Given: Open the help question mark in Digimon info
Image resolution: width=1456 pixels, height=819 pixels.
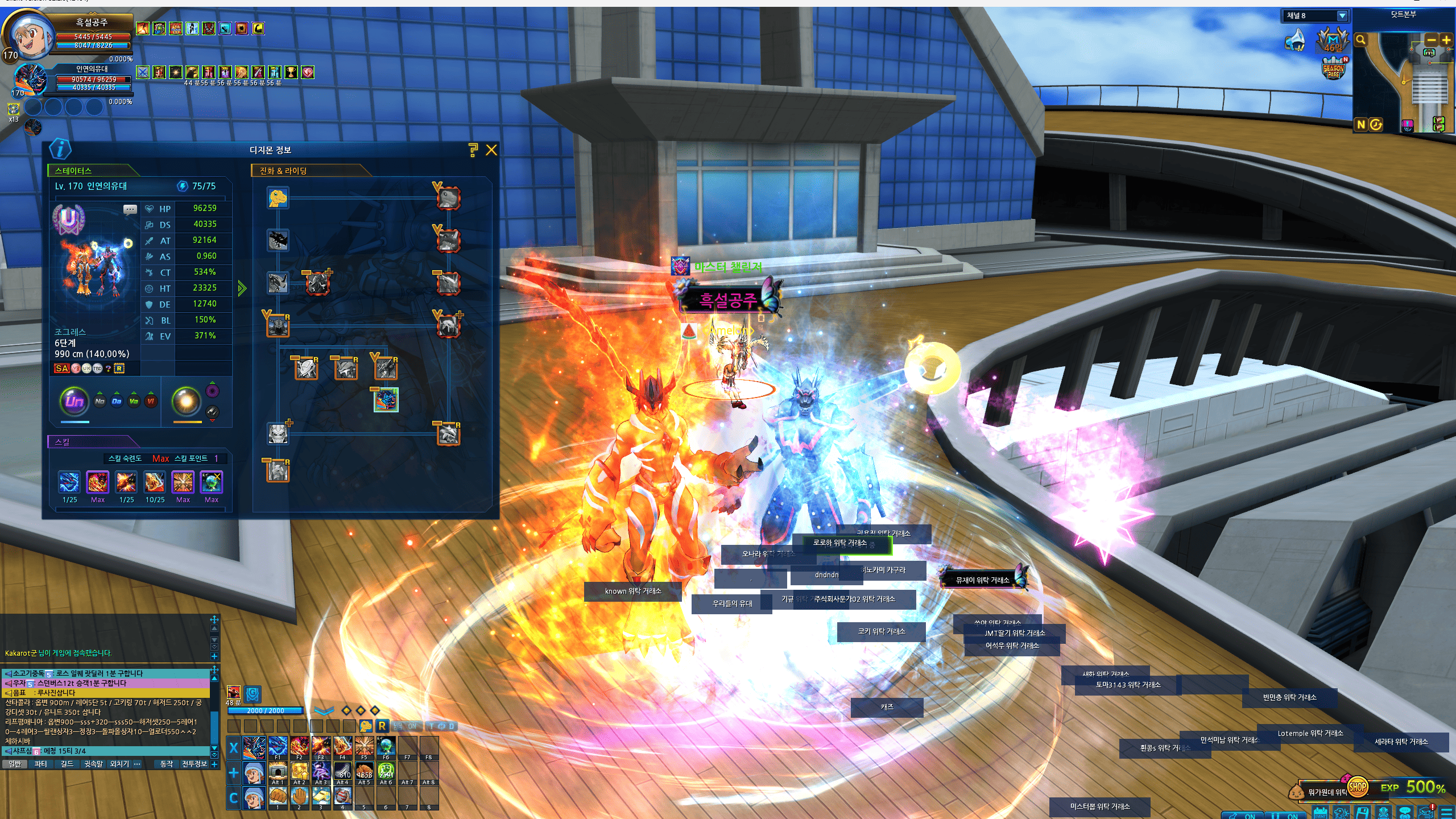Looking at the screenshot, I should click(473, 150).
